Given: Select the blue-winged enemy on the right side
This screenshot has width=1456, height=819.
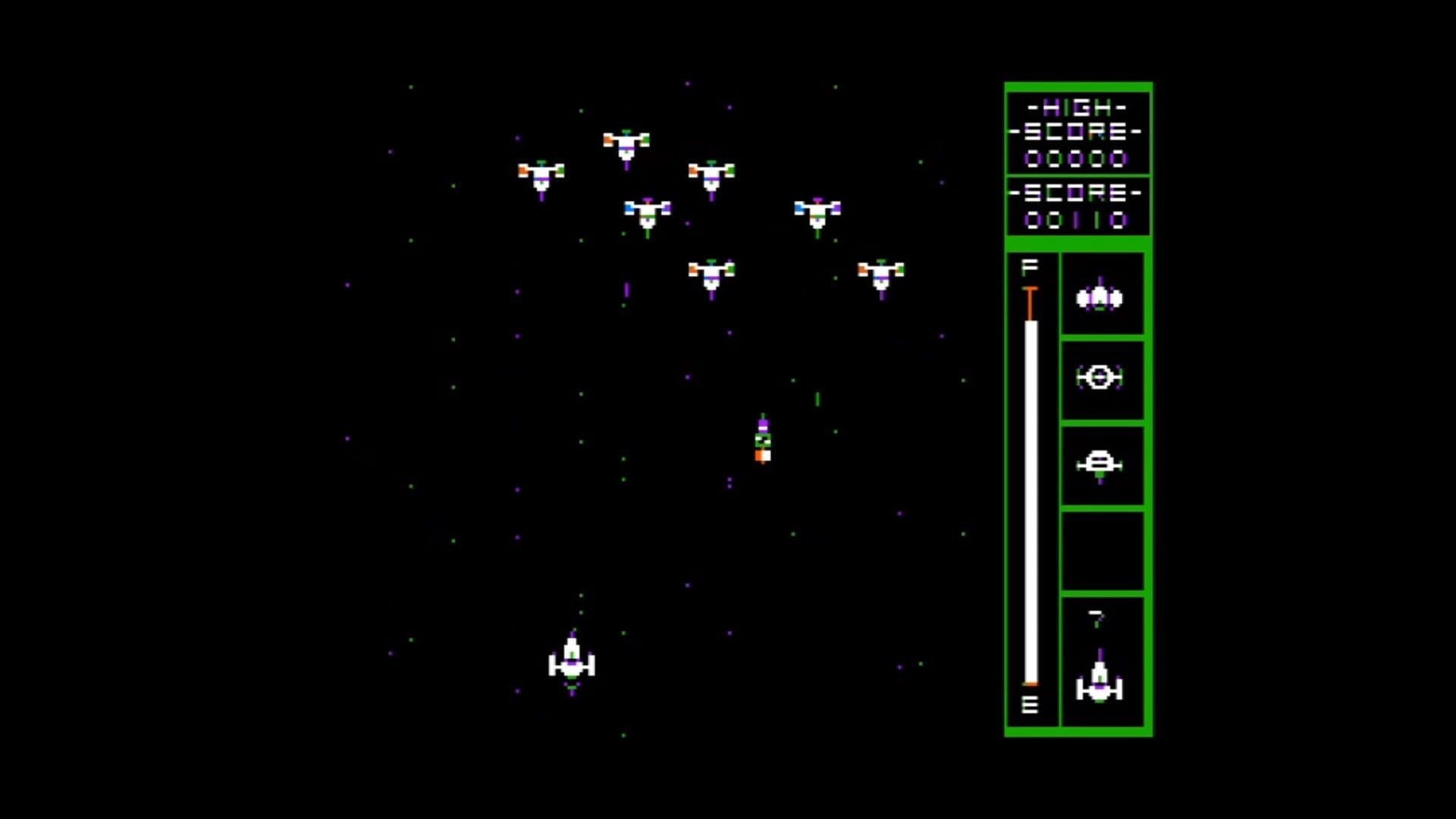Looking at the screenshot, I should point(816,212).
